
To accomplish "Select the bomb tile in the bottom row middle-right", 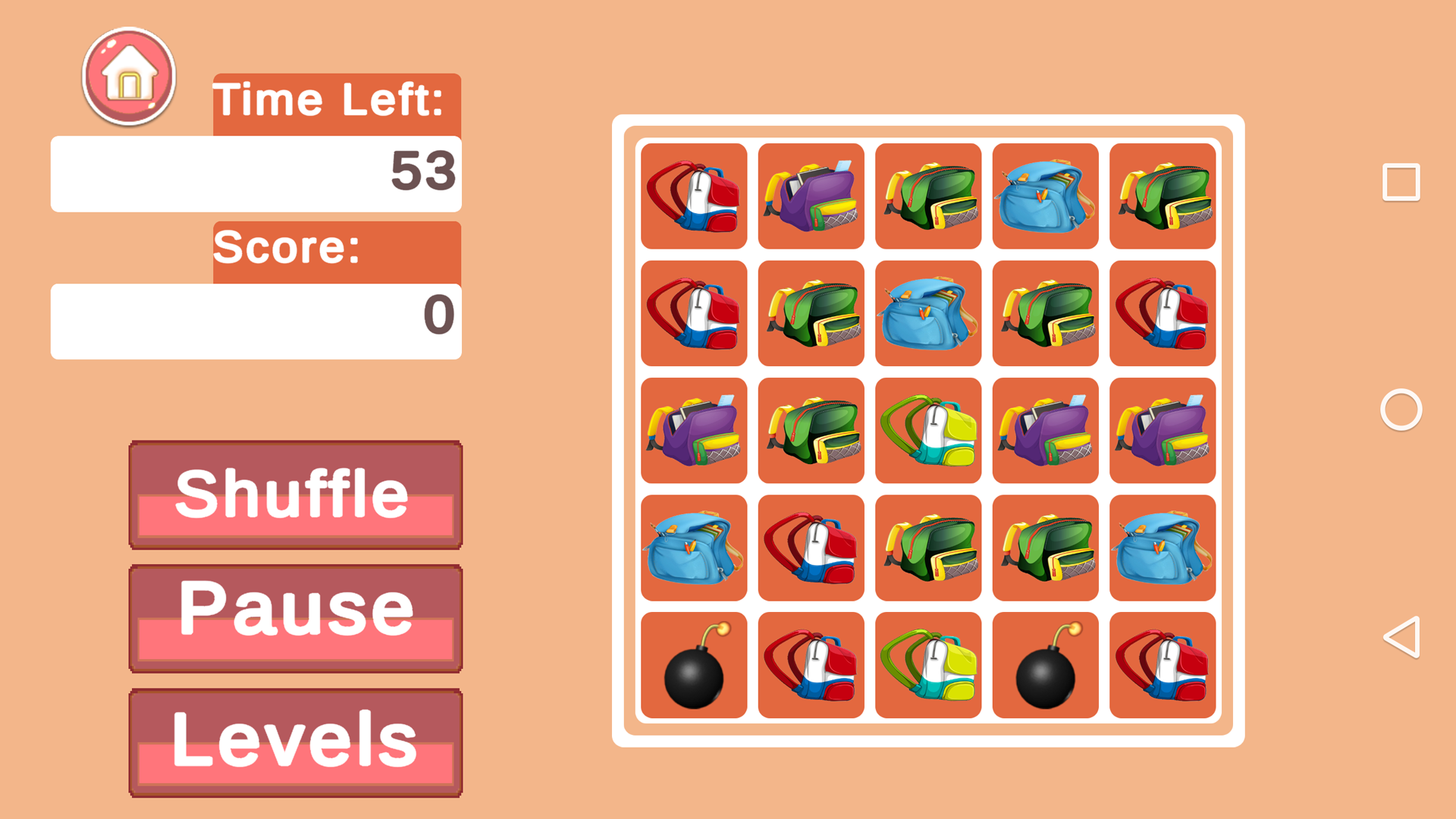I will coord(1045,666).
